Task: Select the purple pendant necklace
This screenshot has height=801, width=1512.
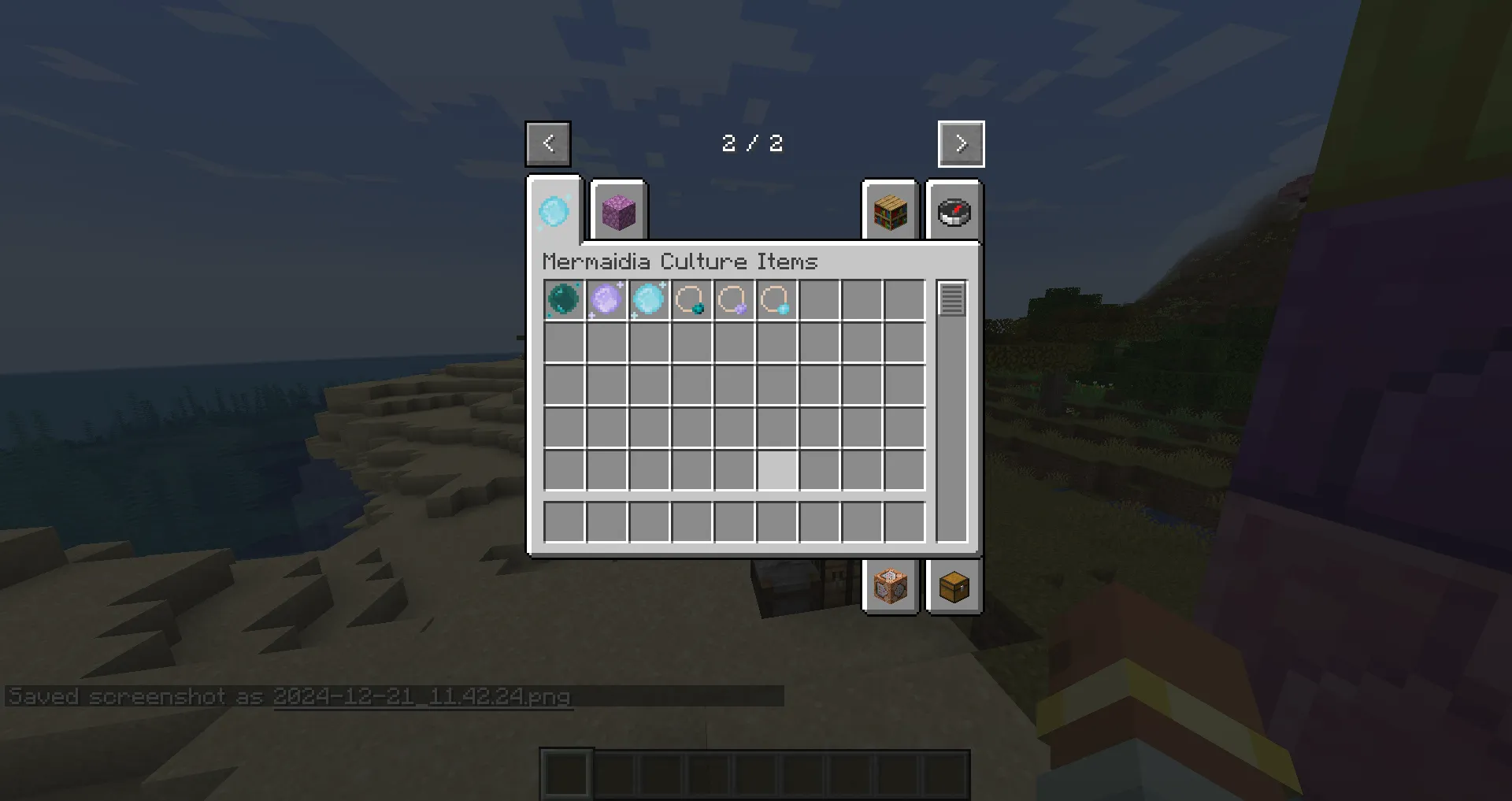Action: 734,300
